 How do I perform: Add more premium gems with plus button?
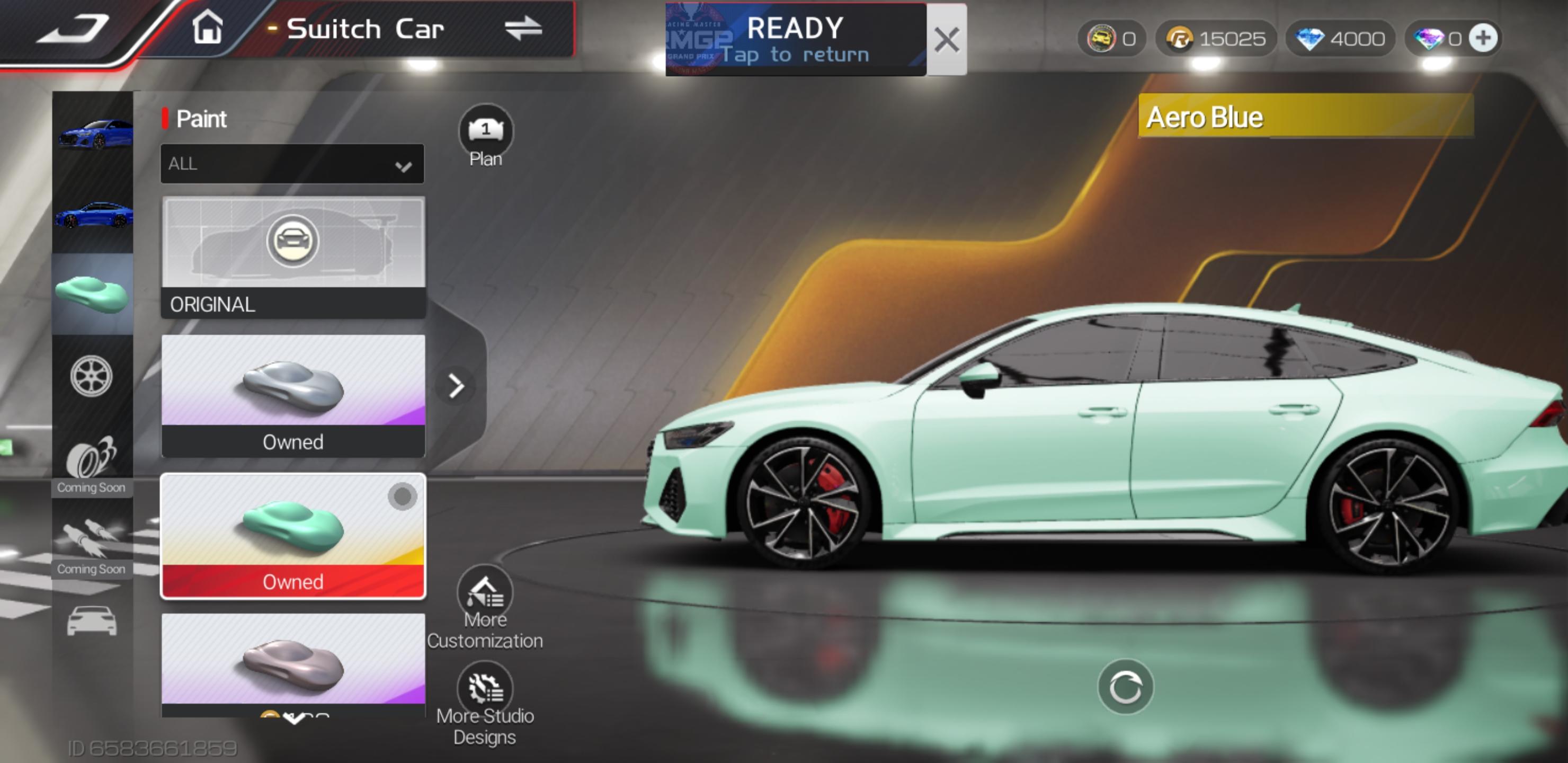pyautogui.click(x=1483, y=38)
